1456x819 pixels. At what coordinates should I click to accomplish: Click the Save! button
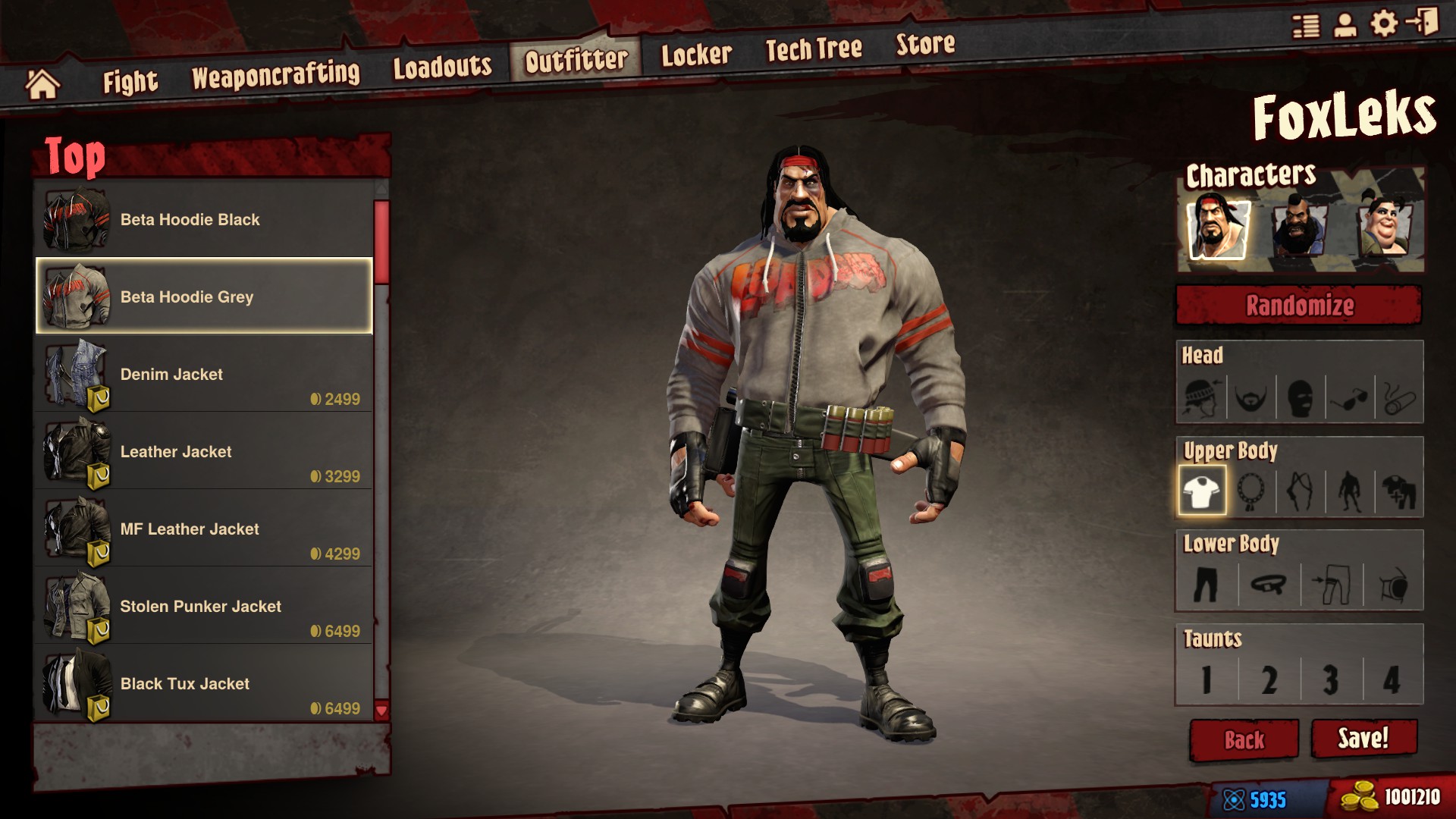click(1364, 739)
